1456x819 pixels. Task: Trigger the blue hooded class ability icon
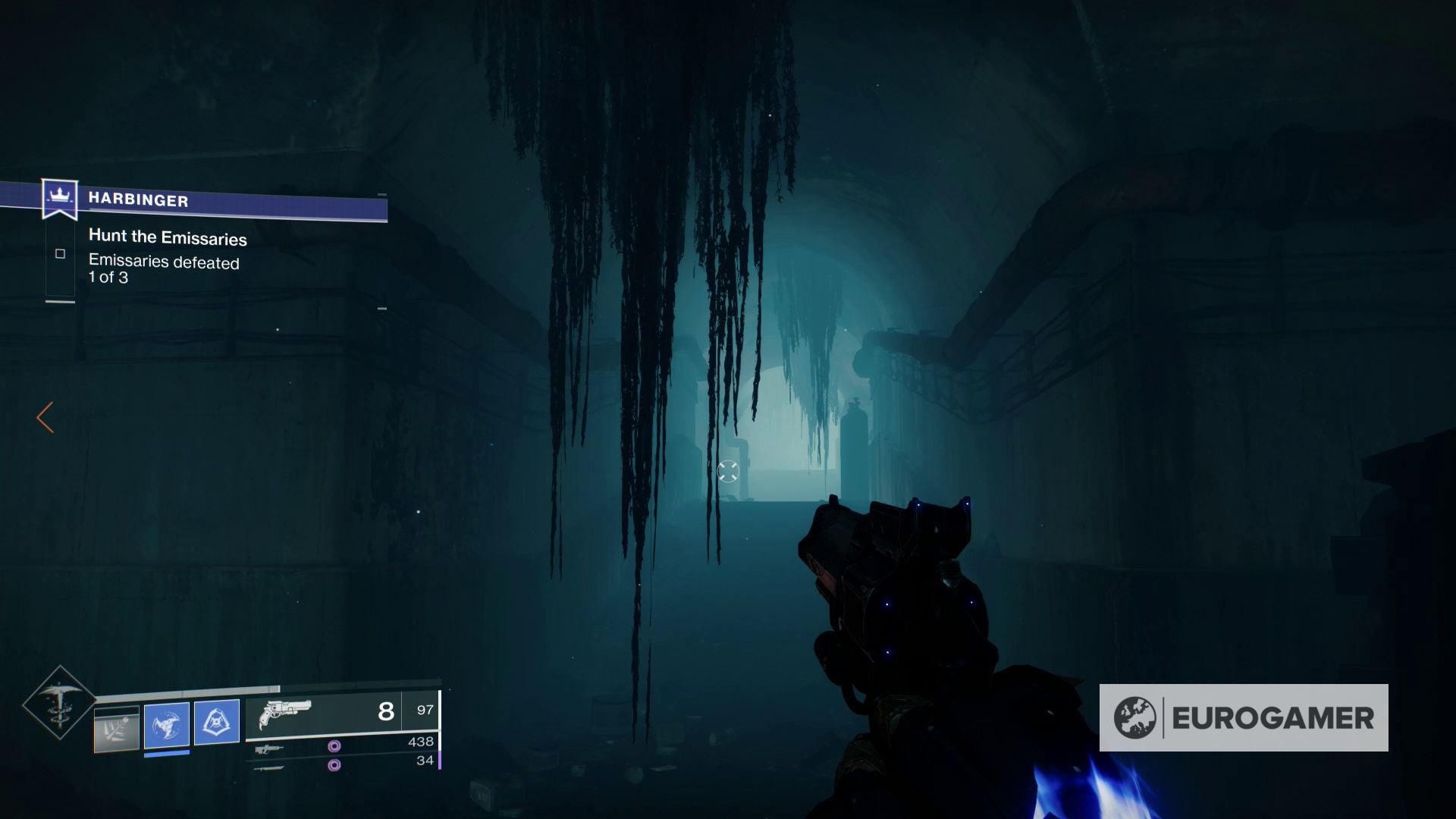[217, 721]
